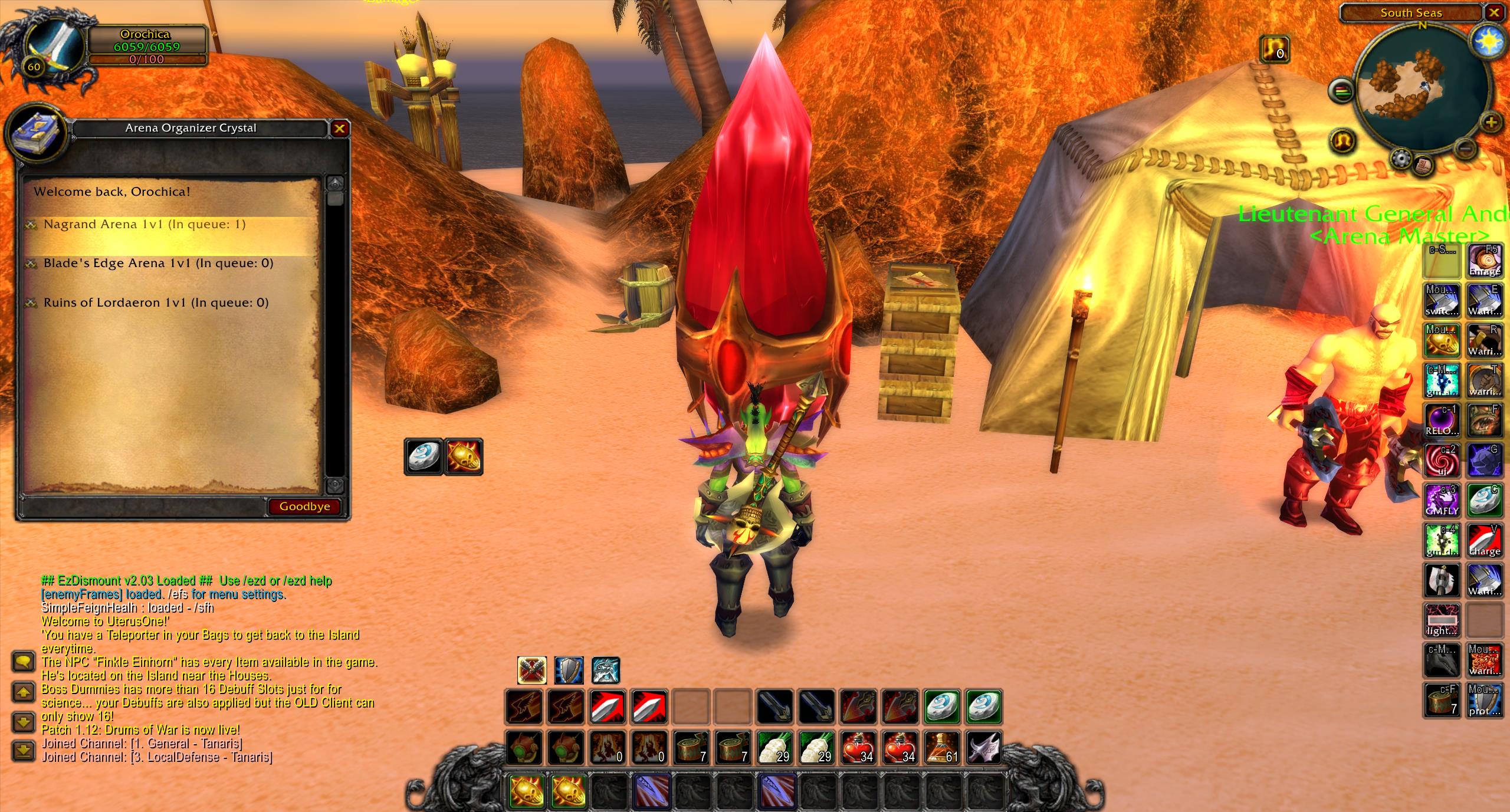Activate Defensive Stance shield icon
This screenshot has height=812, width=1510.
click(x=569, y=670)
